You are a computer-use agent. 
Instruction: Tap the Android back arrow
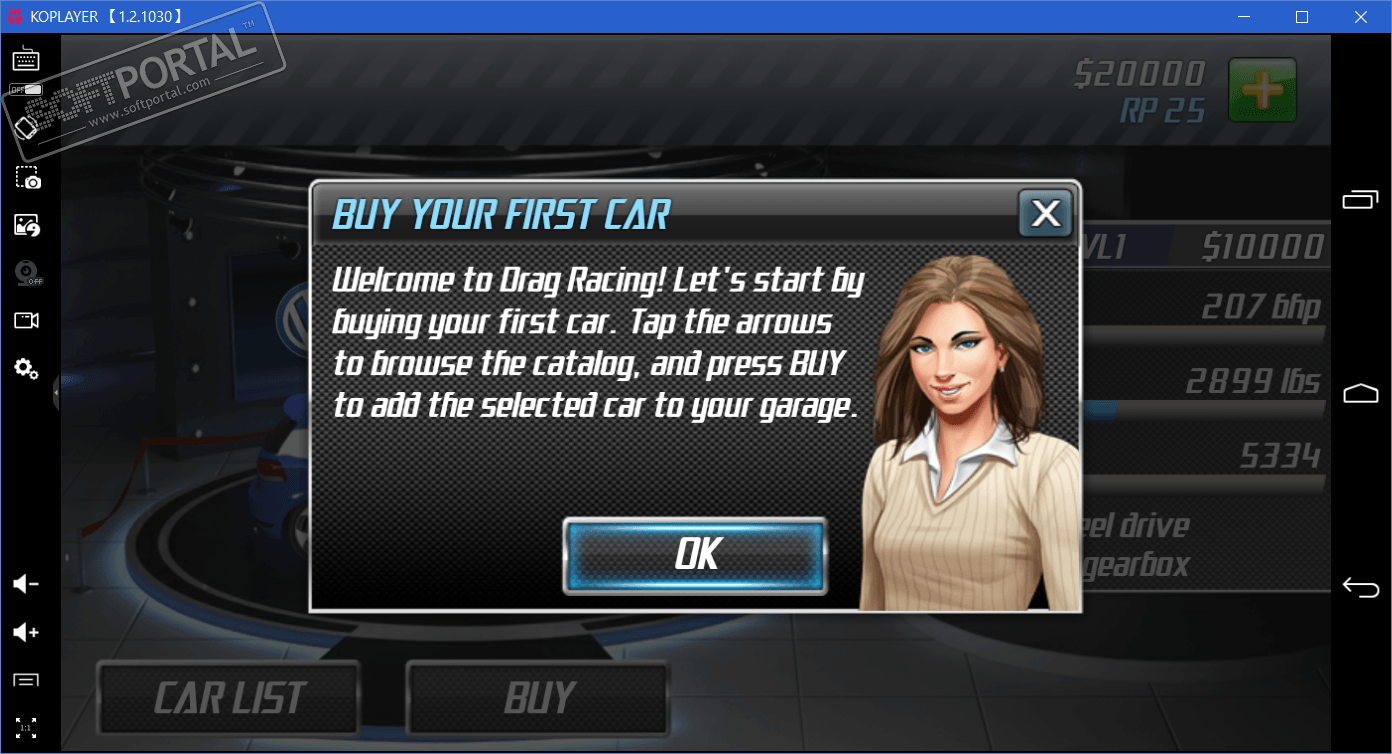click(x=1360, y=587)
